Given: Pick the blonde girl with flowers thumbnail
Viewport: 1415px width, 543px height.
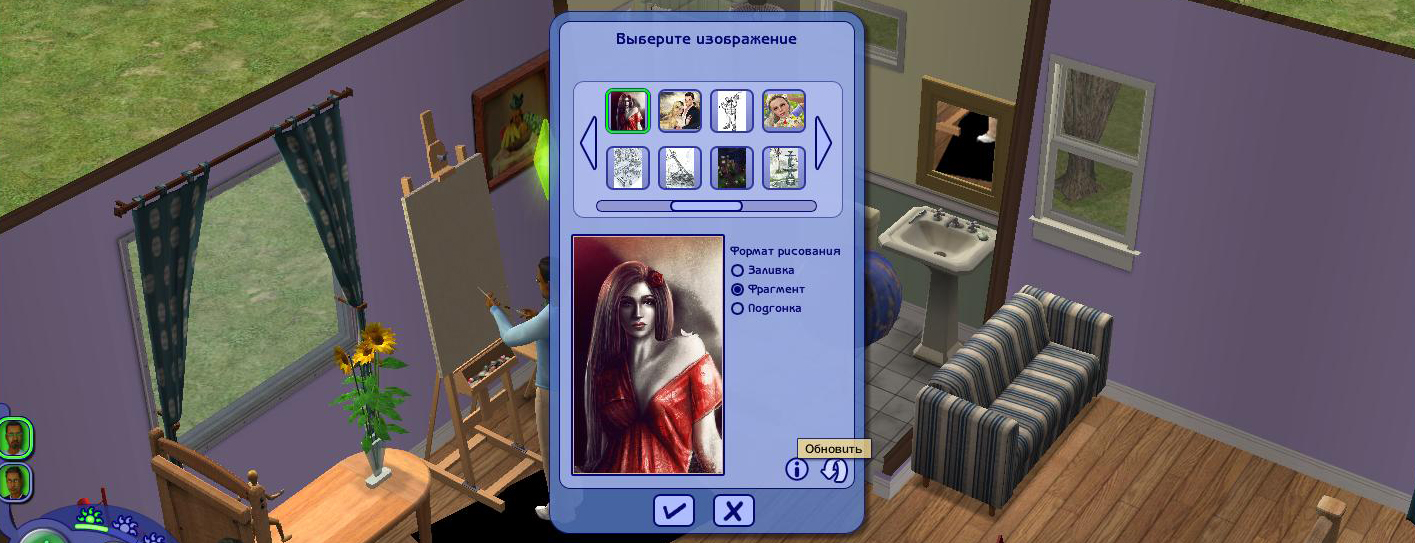Looking at the screenshot, I should click(x=784, y=111).
